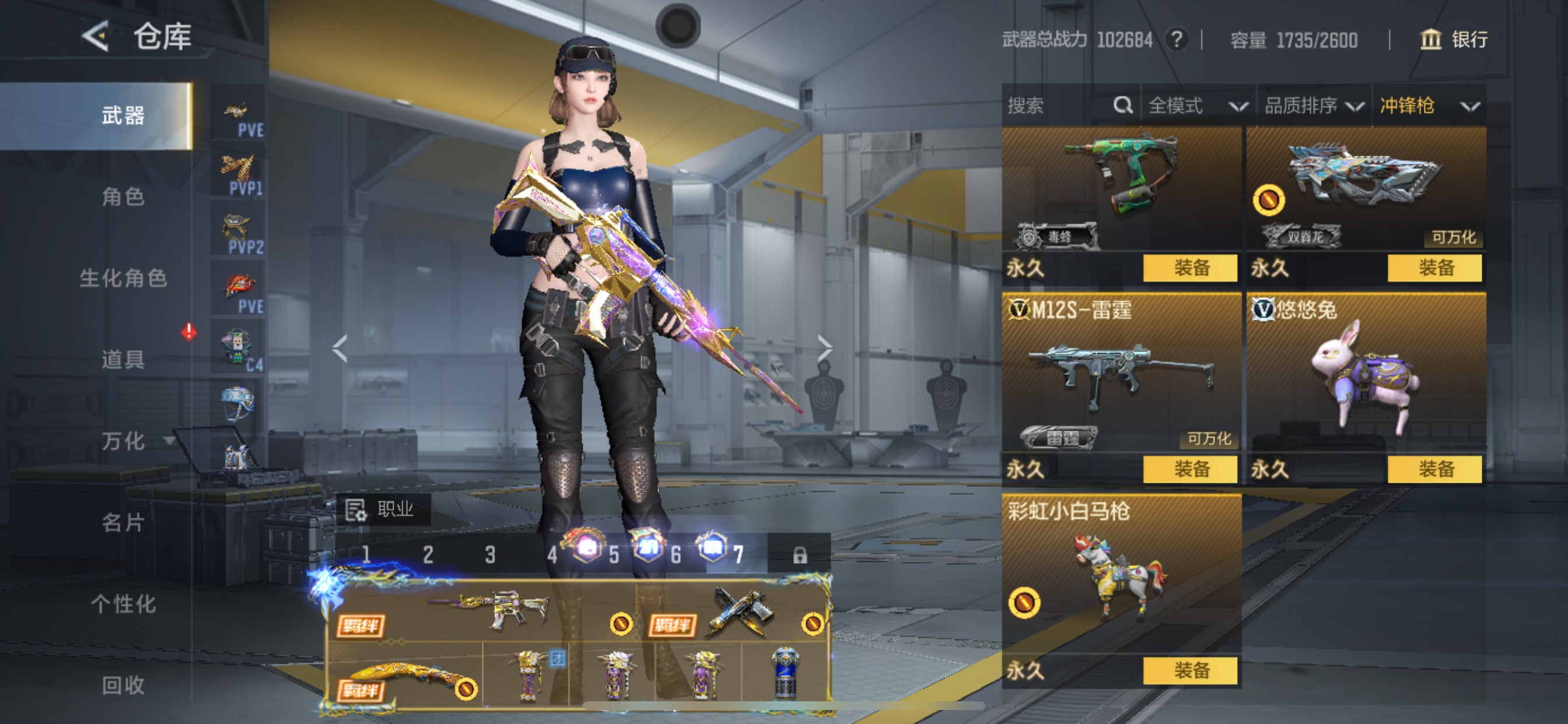Viewport: 1568px width, 724px height.
Task: Go back from the 仓库 warehouse screen
Action: tap(96, 37)
